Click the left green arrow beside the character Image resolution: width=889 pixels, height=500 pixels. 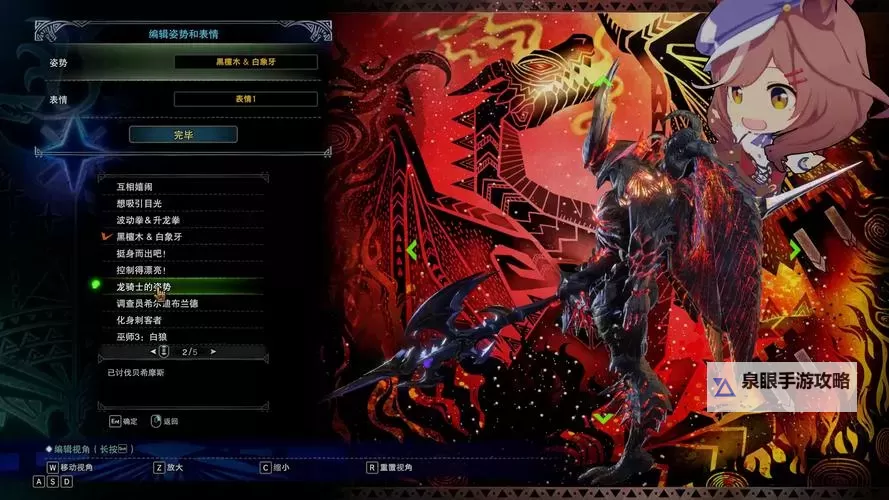412,249
